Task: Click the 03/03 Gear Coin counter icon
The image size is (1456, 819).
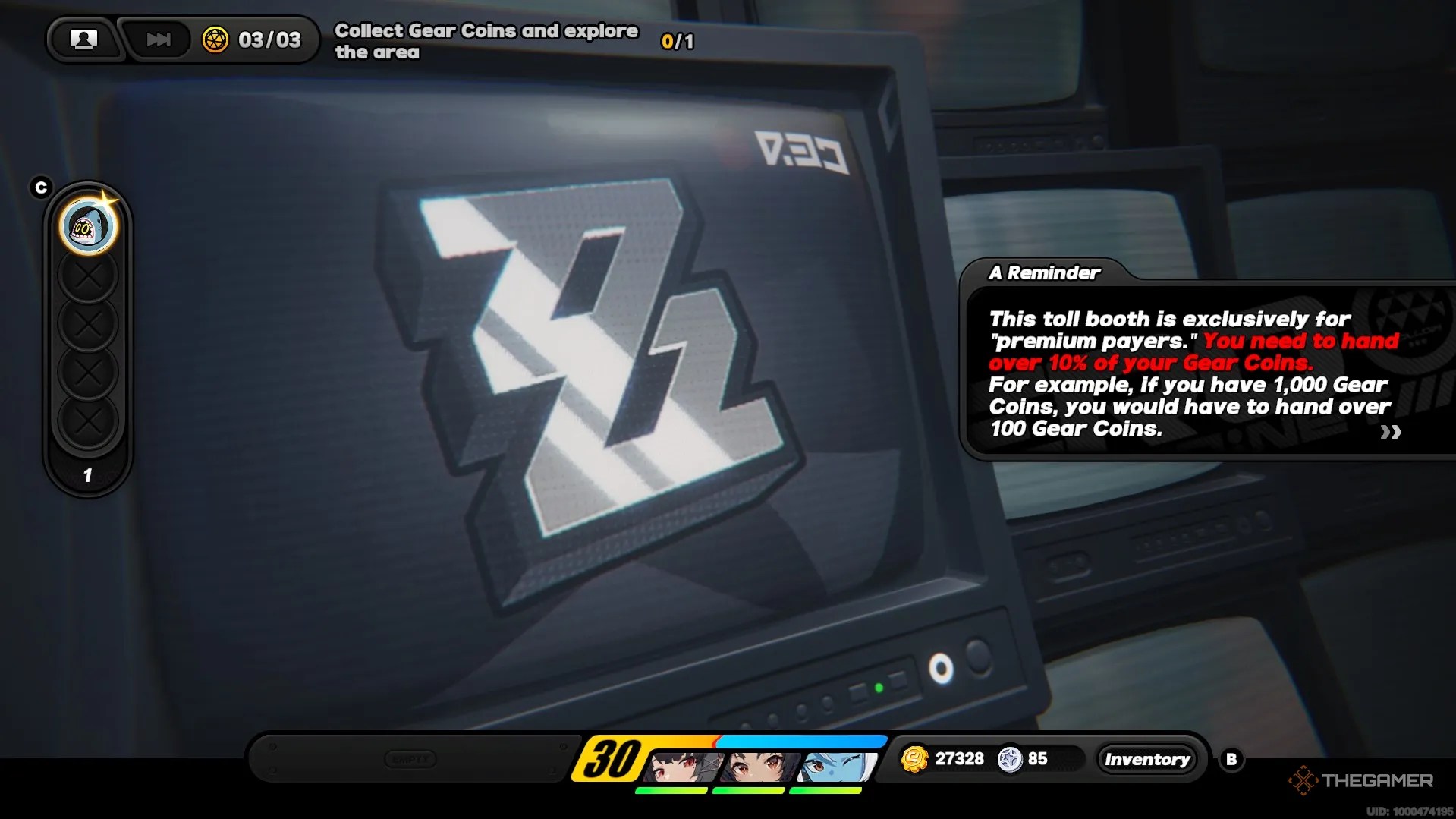Action: coord(215,39)
